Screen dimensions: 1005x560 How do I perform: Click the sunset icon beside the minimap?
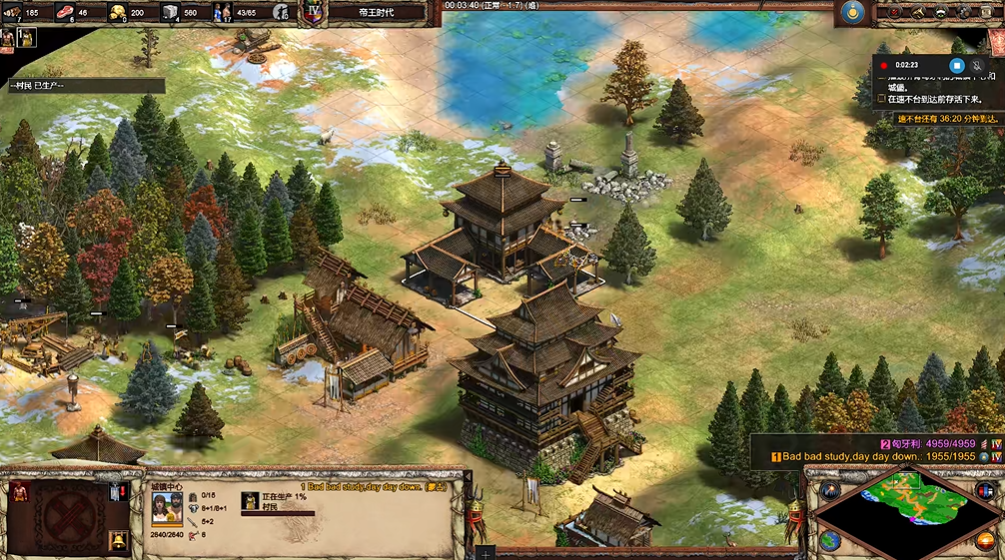coord(988,541)
